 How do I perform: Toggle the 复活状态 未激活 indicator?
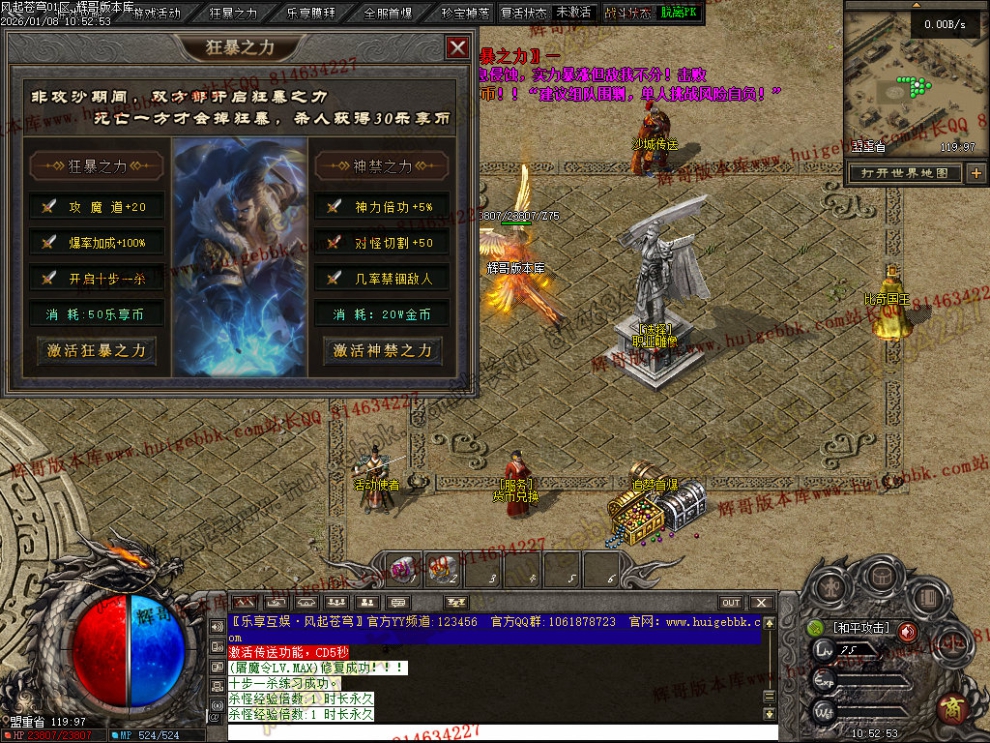click(573, 13)
